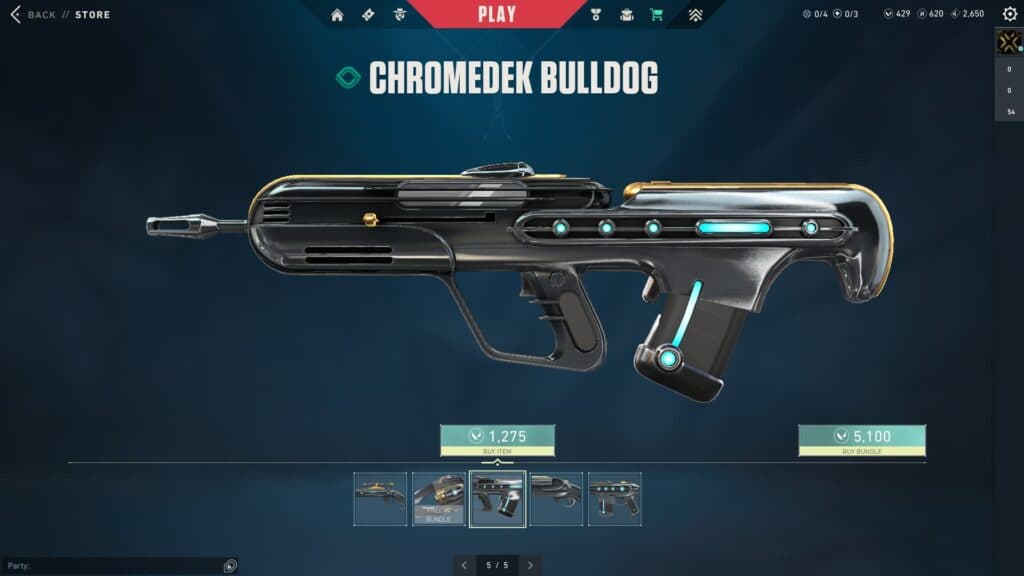This screenshot has height=576, width=1024.
Task: Open the settings gear
Action: point(1010,14)
